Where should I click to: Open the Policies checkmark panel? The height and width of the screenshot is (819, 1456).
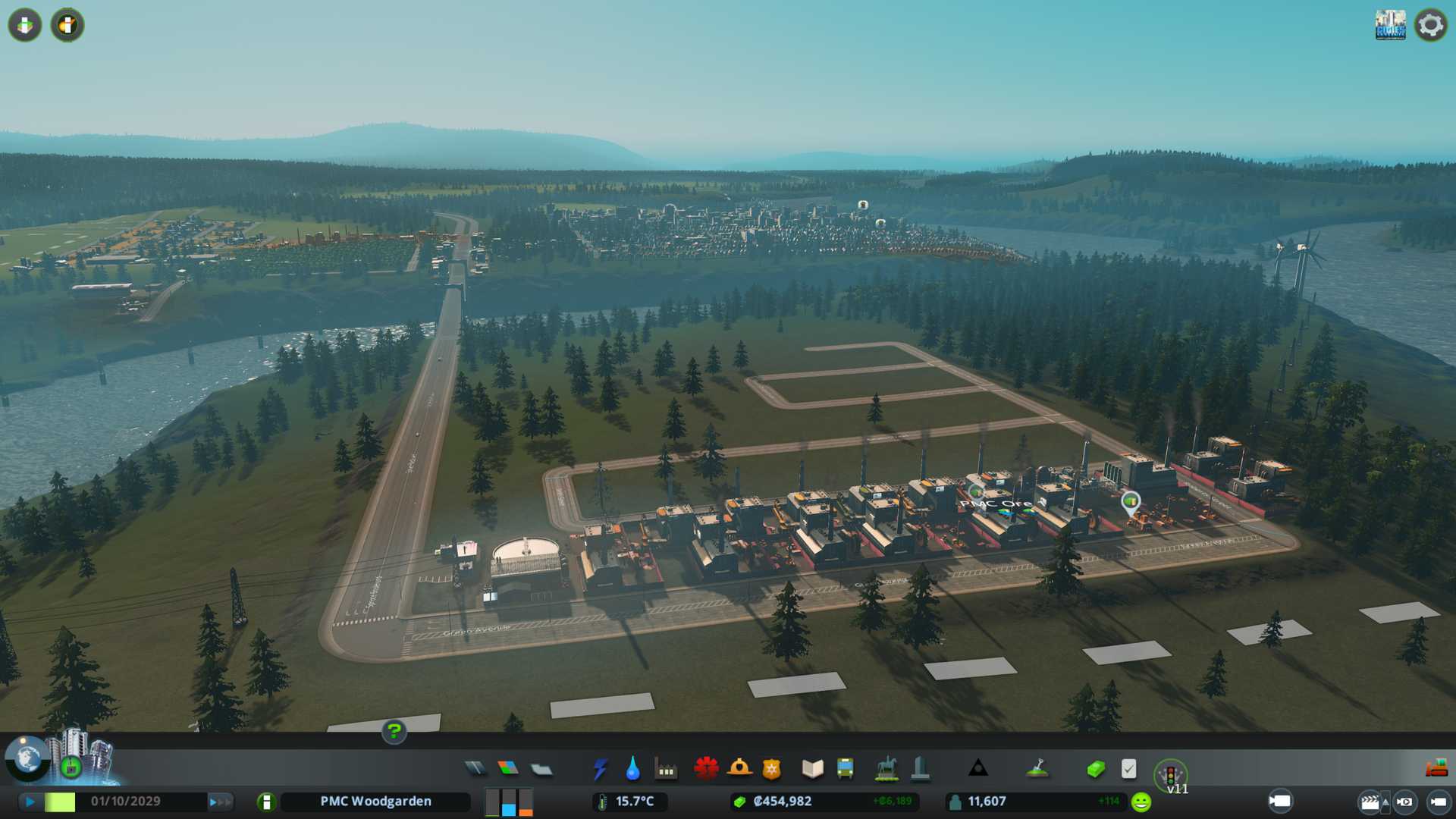click(1128, 769)
